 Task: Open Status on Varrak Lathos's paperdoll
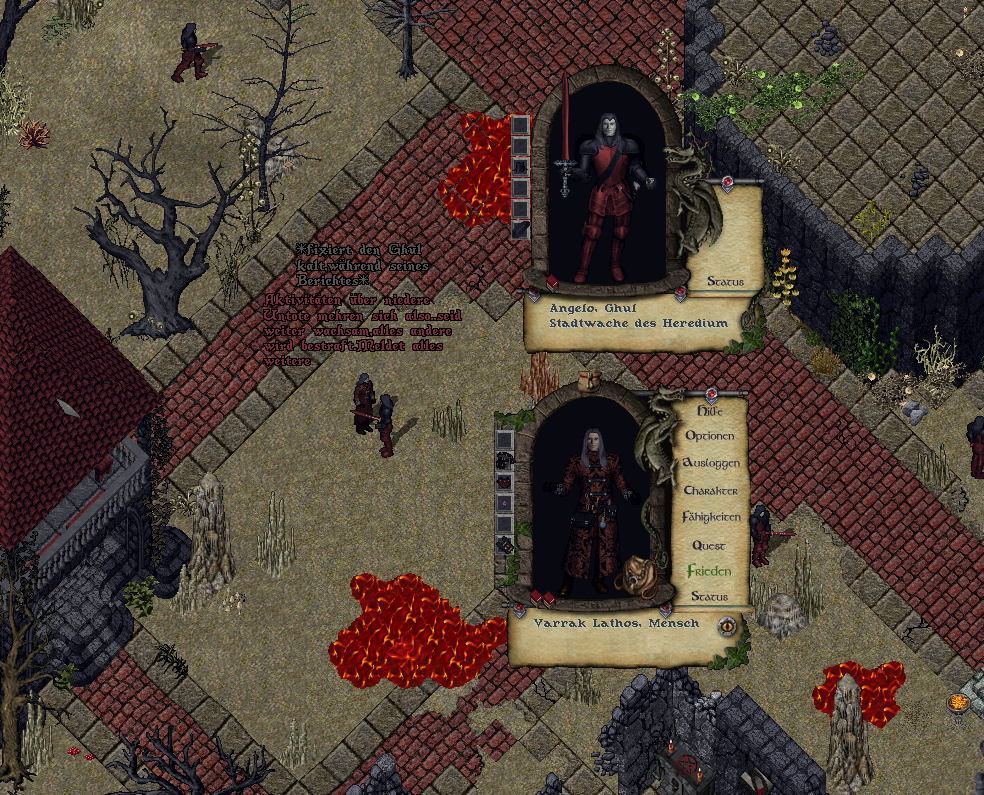708,597
